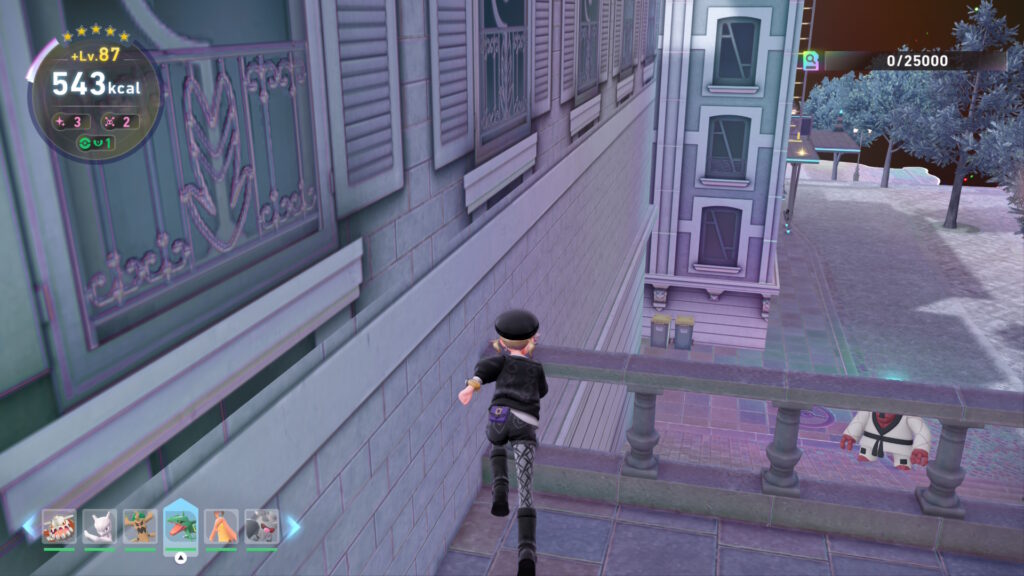Choose the Trevenant party slot

pos(140,526)
